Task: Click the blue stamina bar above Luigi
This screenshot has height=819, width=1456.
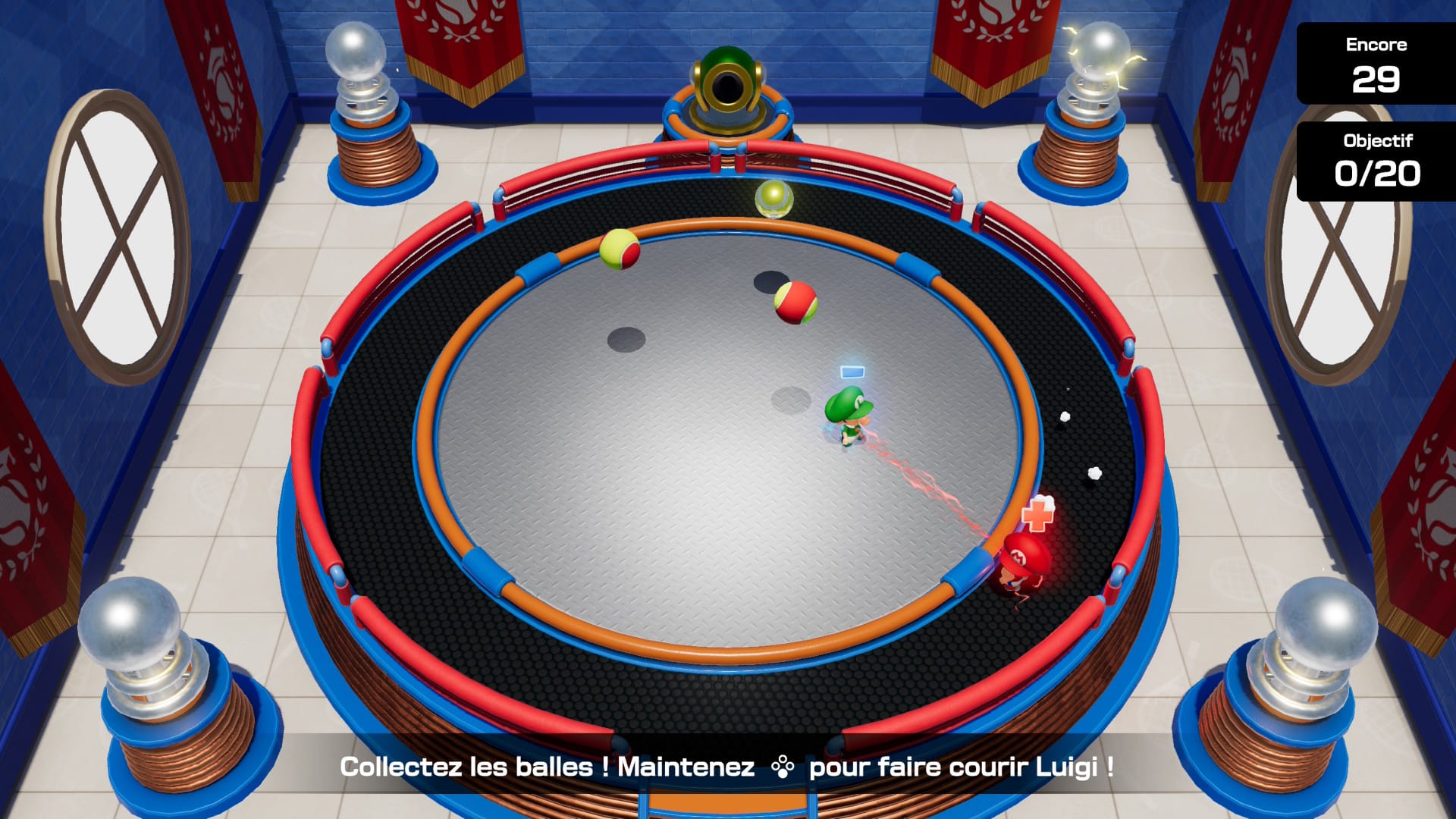Action: (x=852, y=371)
